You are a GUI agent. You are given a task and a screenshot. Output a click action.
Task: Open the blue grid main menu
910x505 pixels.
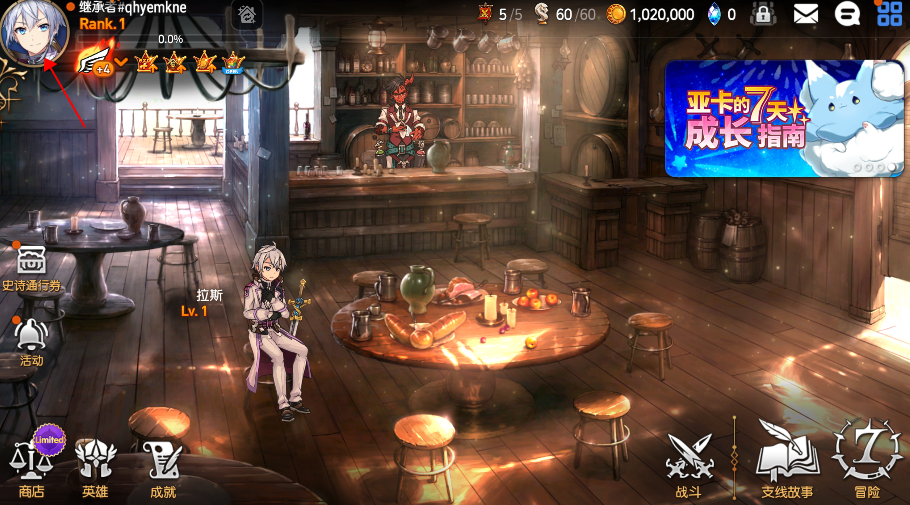click(x=889, y=14)
